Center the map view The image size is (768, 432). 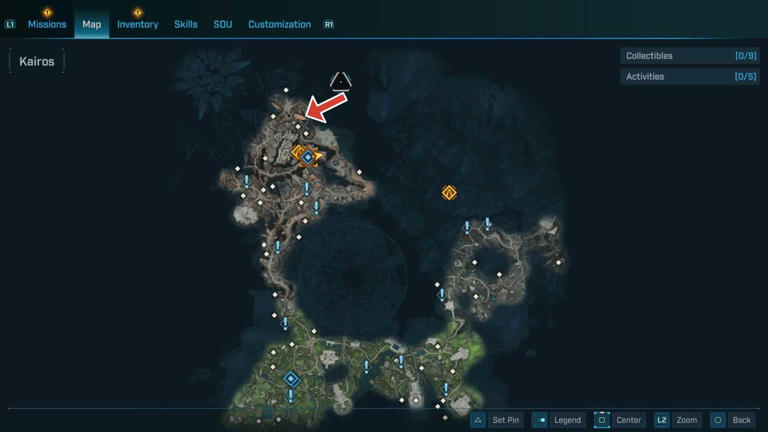pos(619,420)
